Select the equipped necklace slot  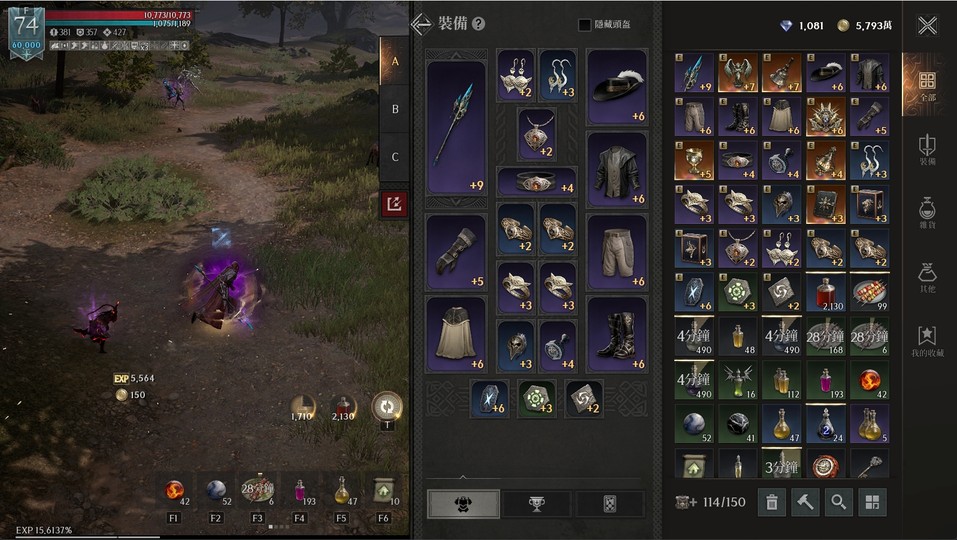pyautogui.click(x=537, y=134)
